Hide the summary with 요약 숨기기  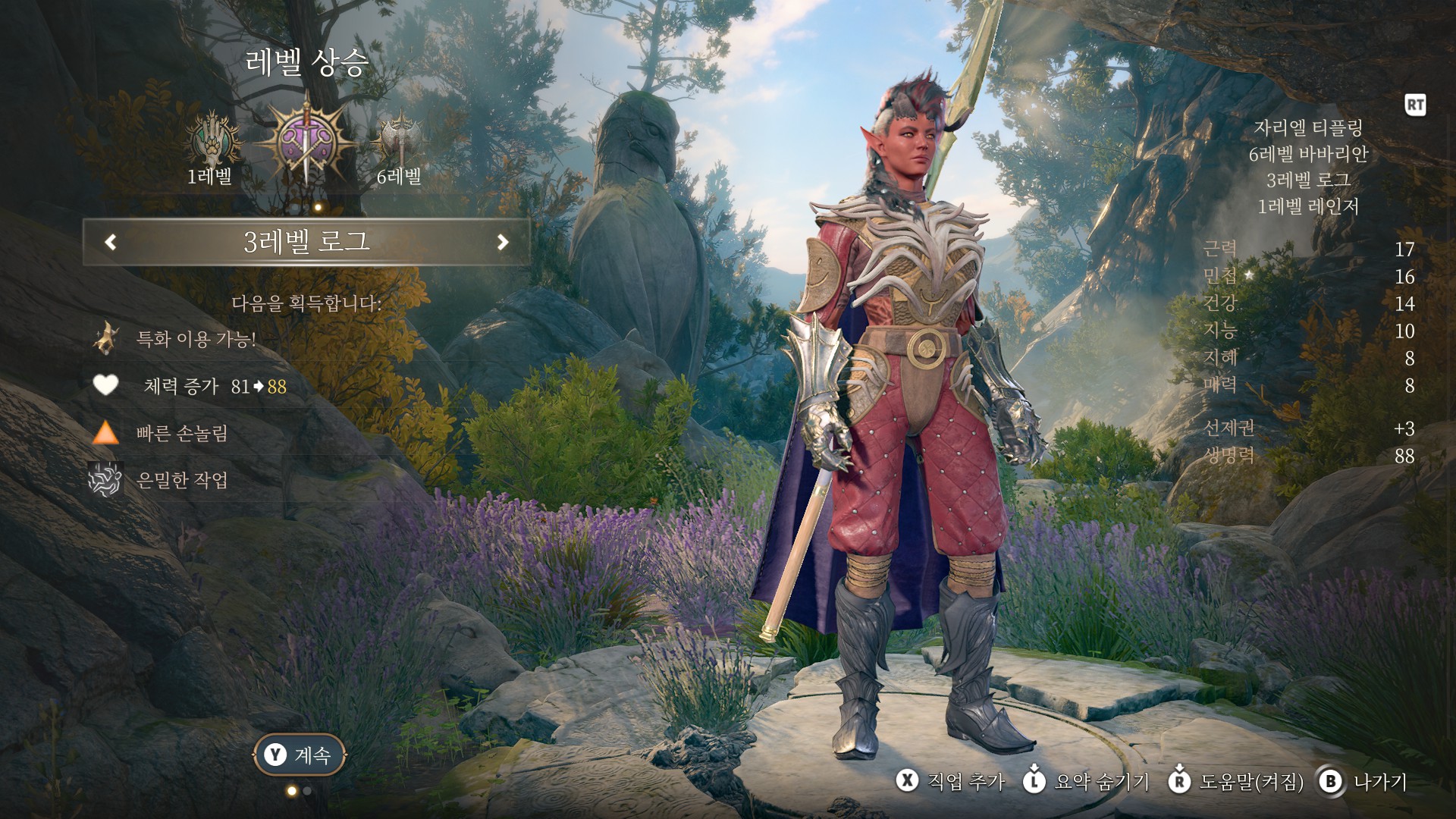(1086, 782)
